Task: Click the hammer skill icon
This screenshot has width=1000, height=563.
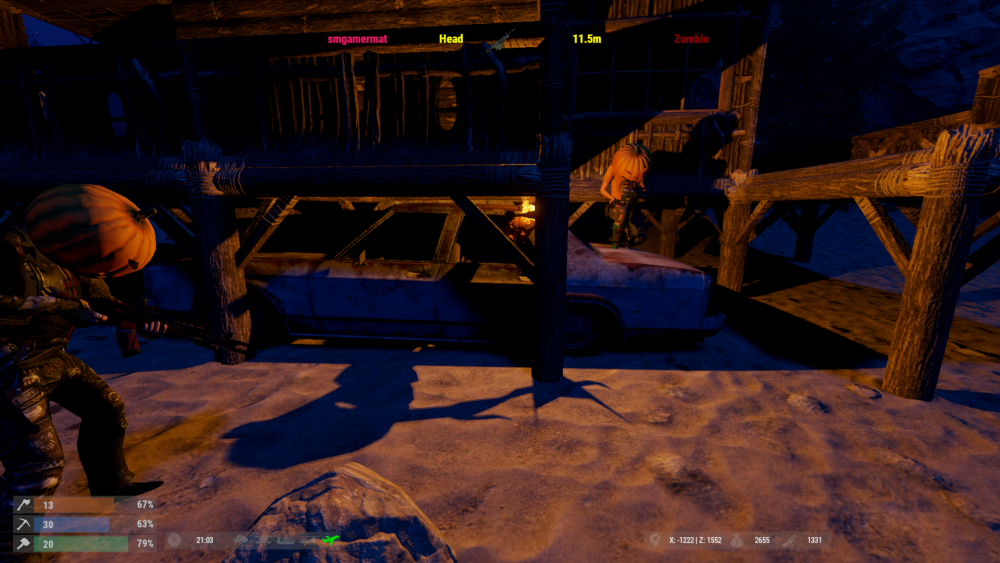Action: click(22, 543)
